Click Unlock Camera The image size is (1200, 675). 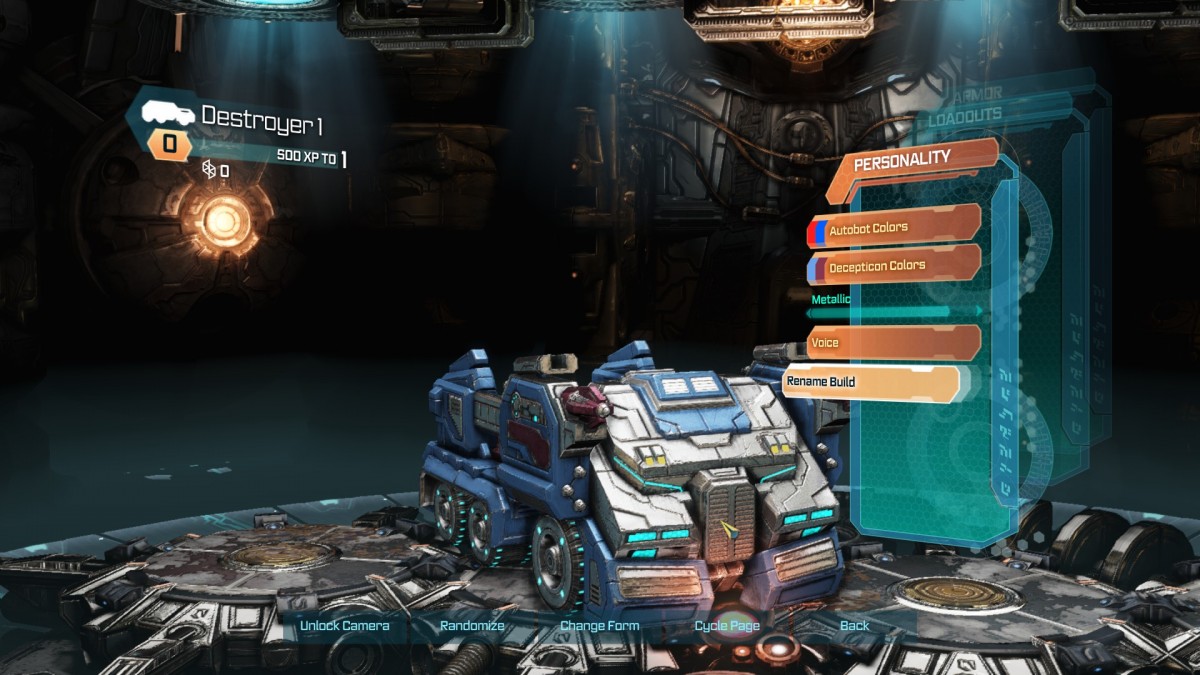344,626
